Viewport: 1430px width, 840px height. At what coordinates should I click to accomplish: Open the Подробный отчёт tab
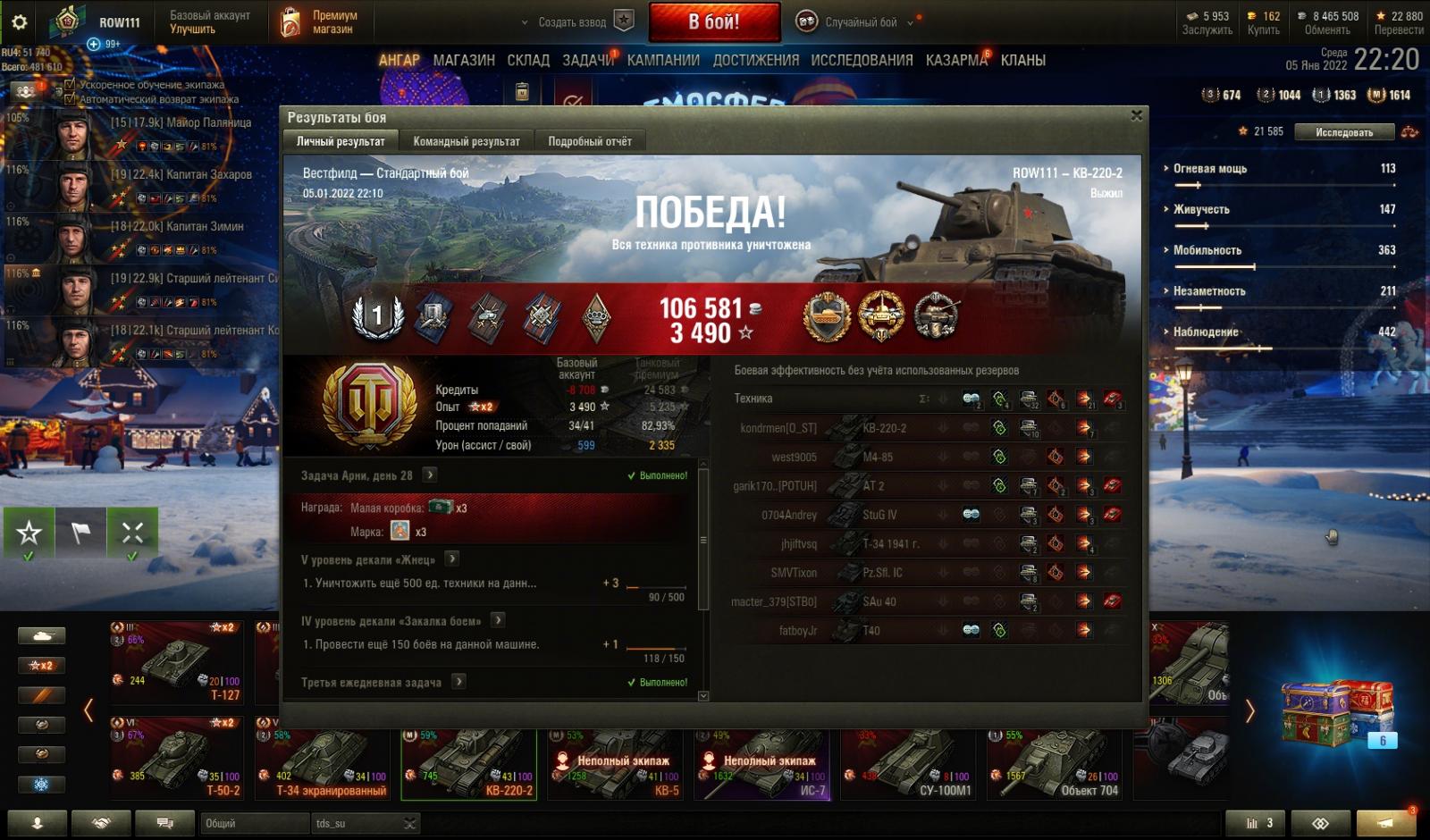pos(589,141)
